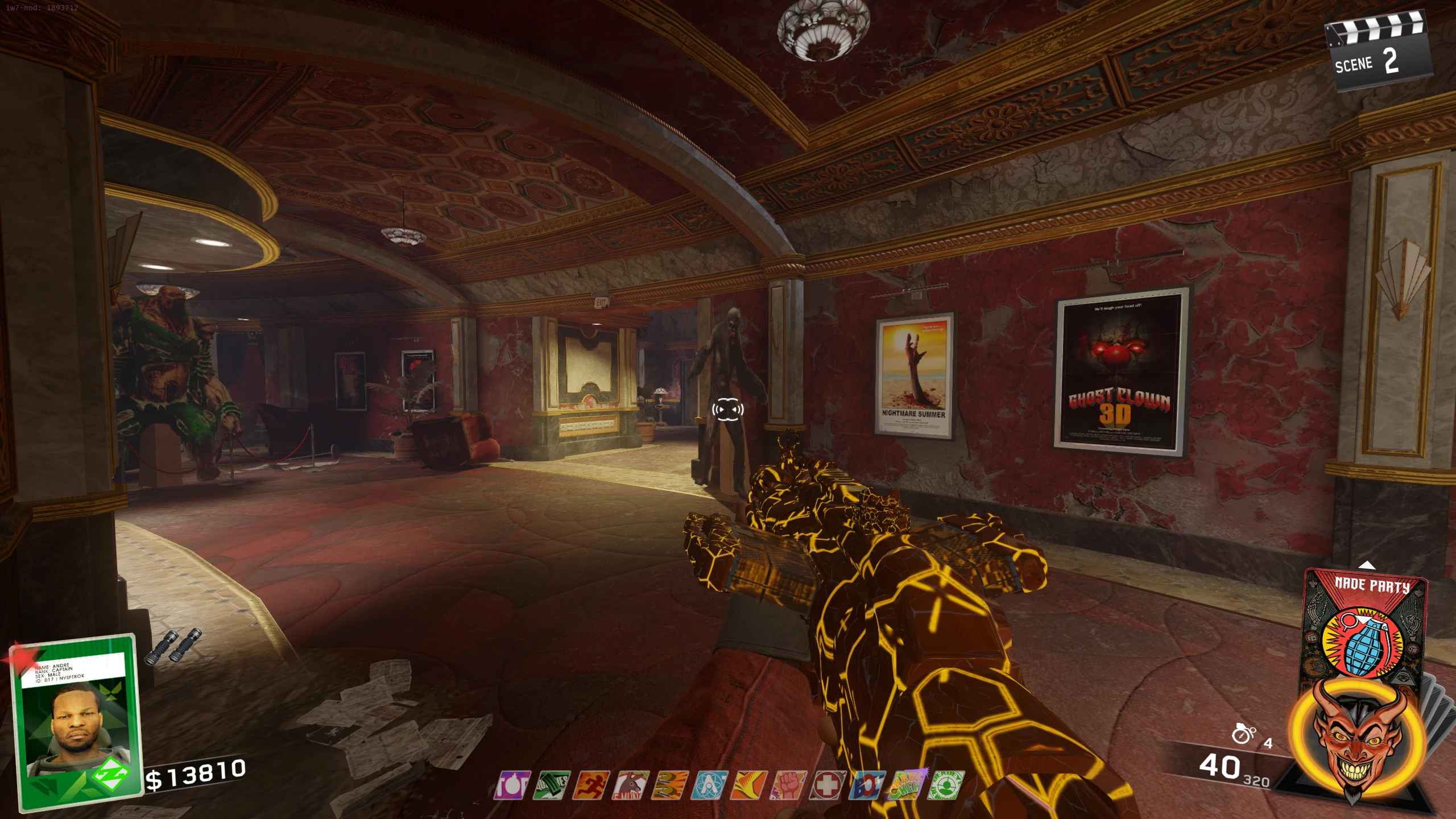Viewport: 1456px width, 819px height.
Task: Click the Deadeye Dewdrops crosshair perk
Action: click(945, 785)
